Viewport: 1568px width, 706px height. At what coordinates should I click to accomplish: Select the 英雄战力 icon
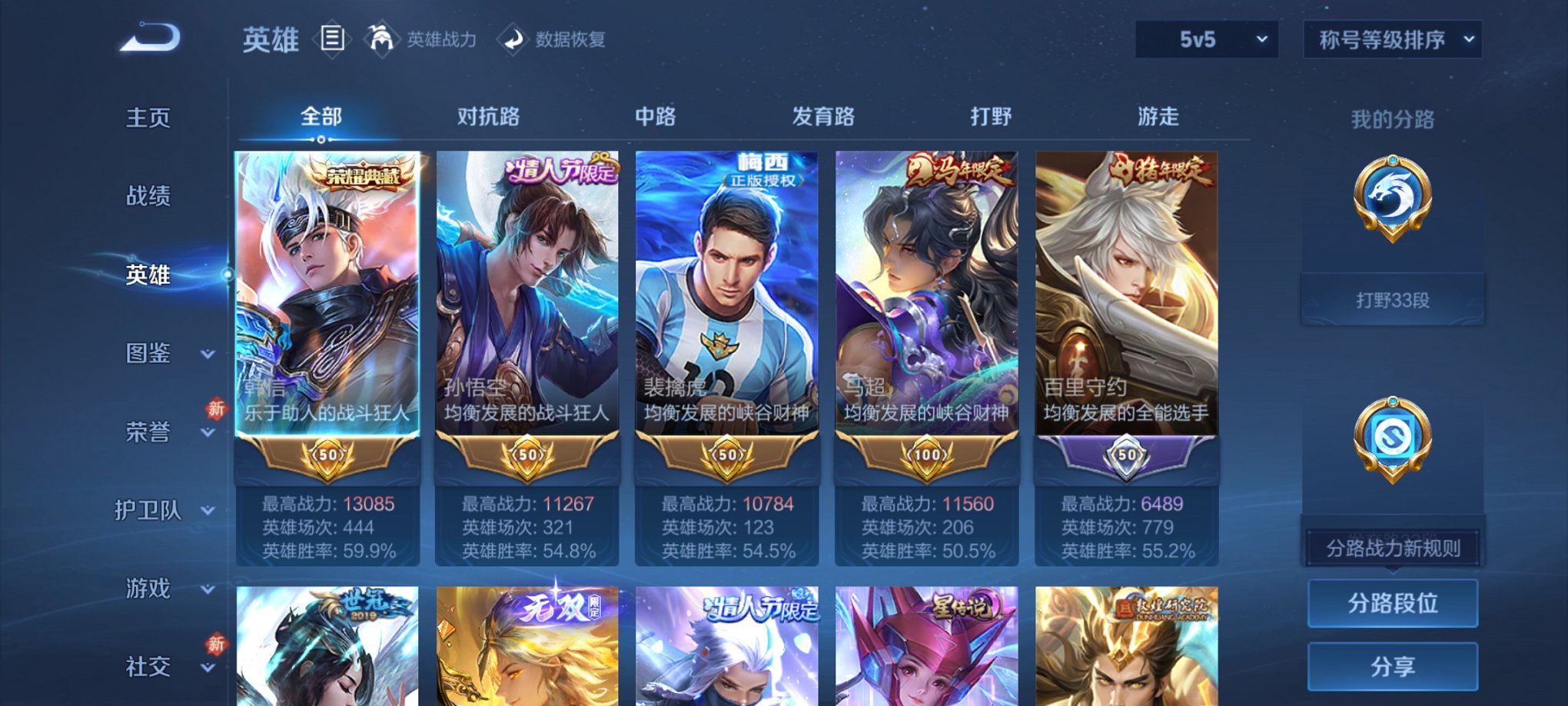point(382,38)
